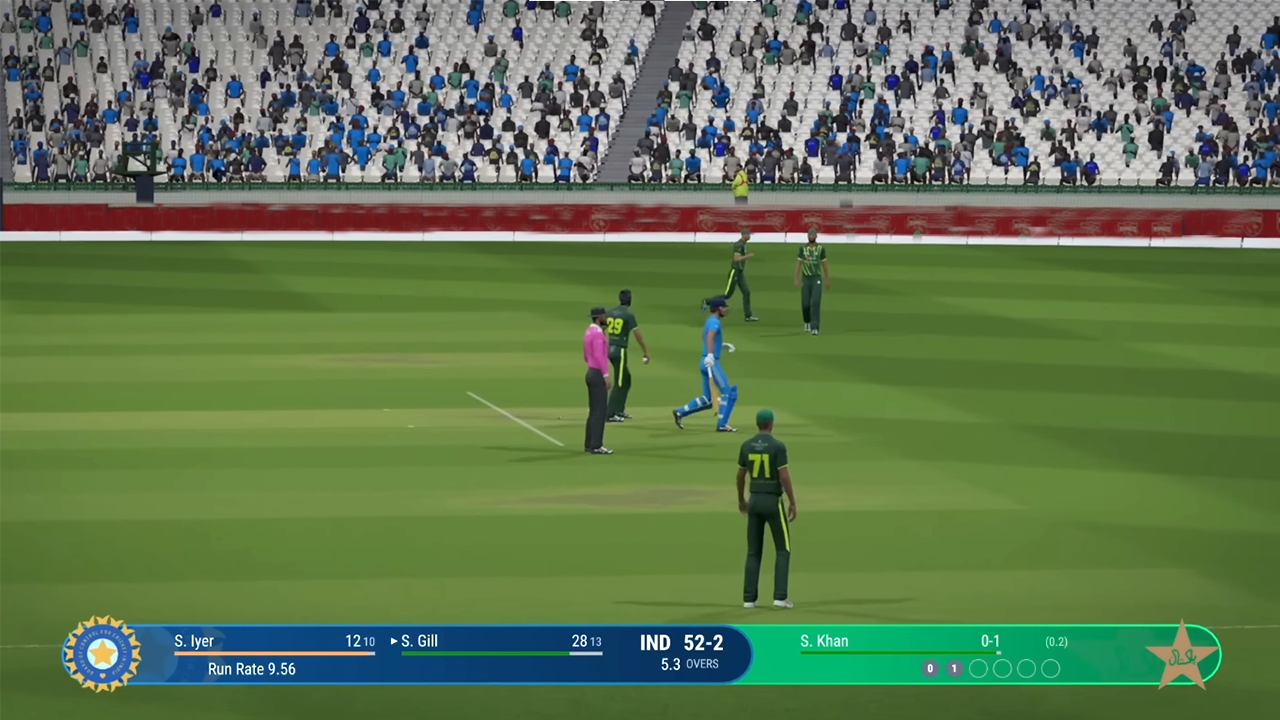
Task: Select the S. Gill name label
Action: point(421,641)
